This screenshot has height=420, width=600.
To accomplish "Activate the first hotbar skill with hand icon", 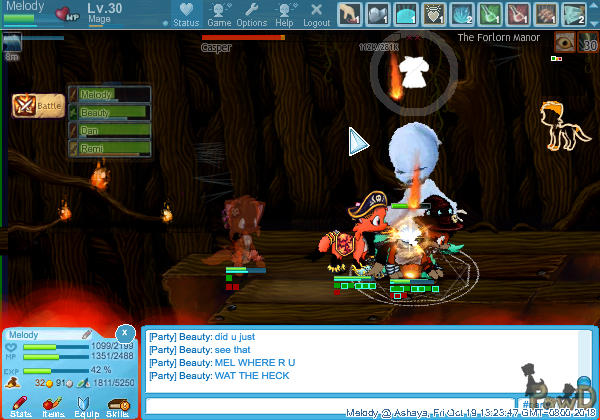I will coord(349,14).
